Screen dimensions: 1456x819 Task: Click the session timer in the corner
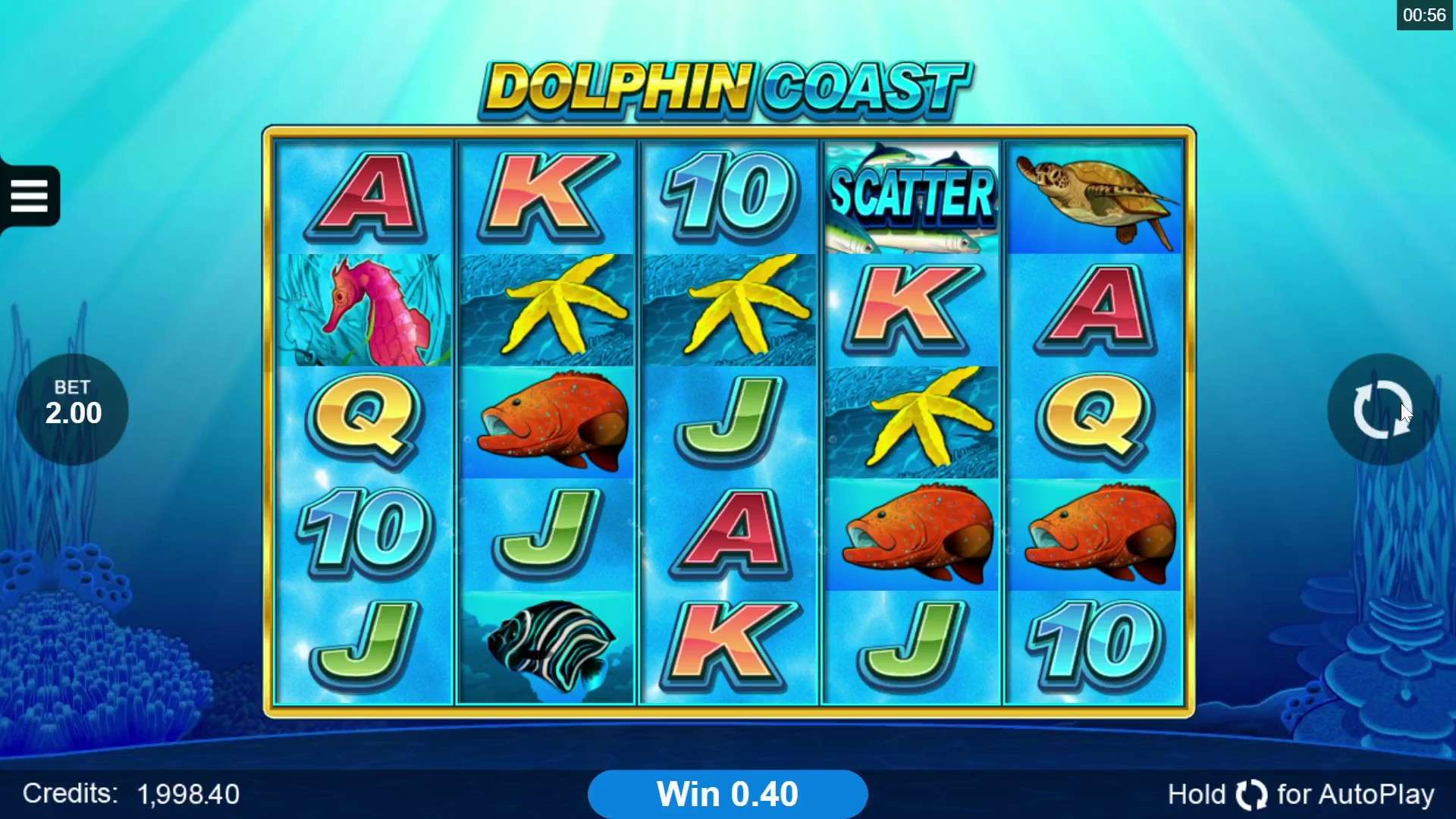[1425, 14]
